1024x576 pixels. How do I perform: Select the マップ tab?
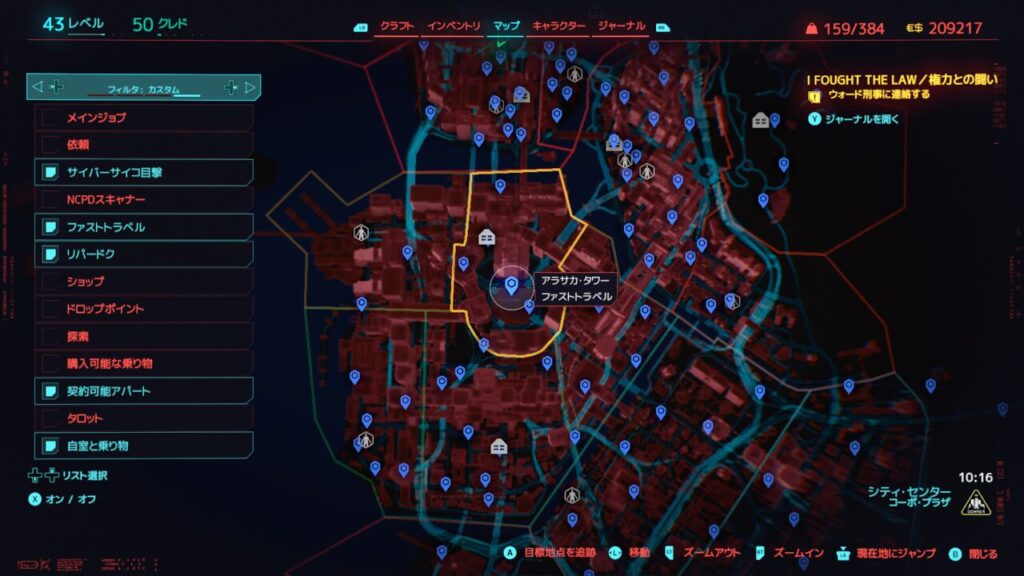(507, 26)
